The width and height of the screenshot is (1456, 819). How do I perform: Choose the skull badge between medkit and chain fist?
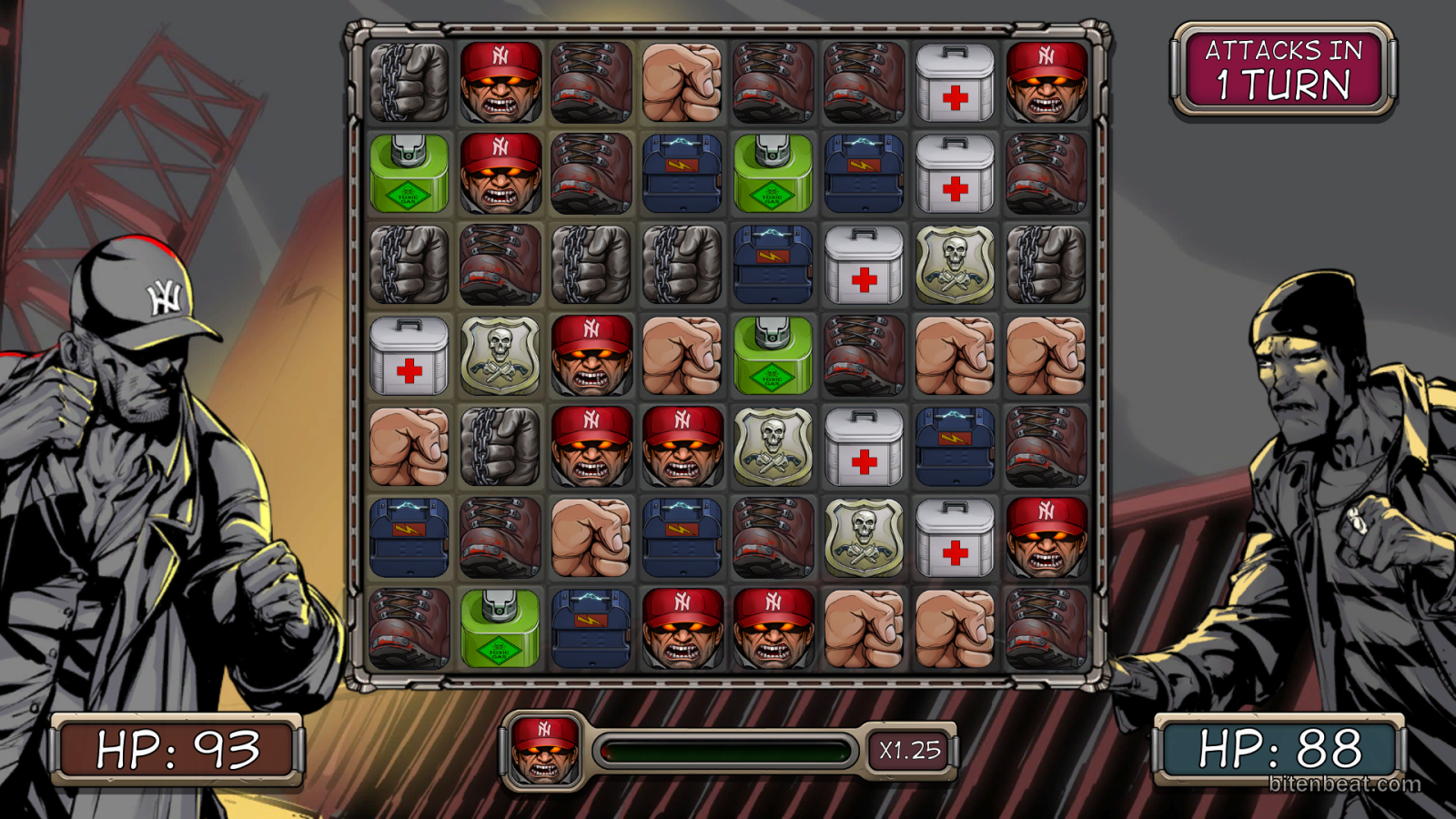pos(955,265)
